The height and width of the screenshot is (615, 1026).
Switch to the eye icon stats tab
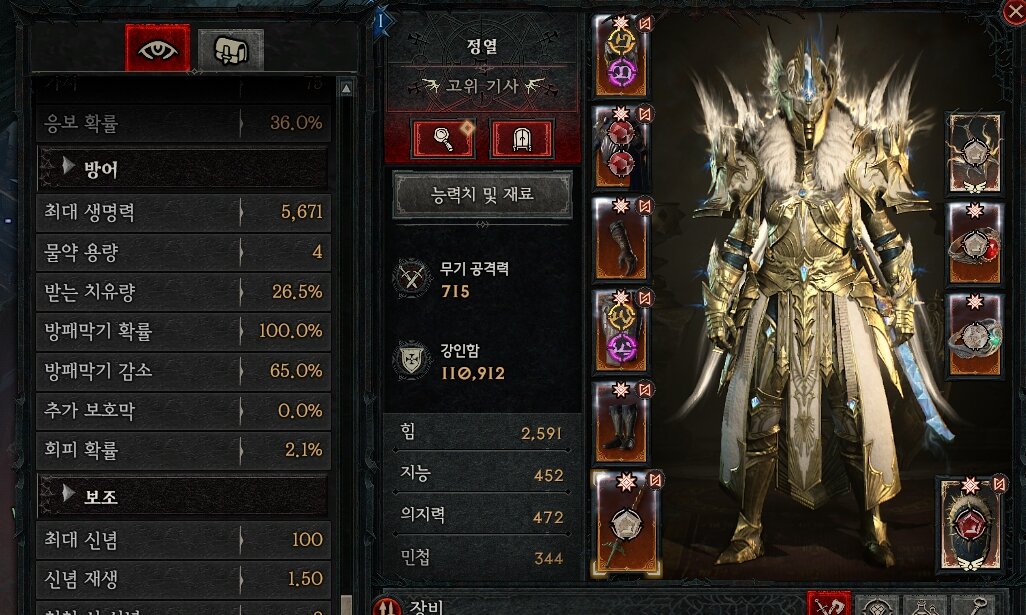click(156, 48)
